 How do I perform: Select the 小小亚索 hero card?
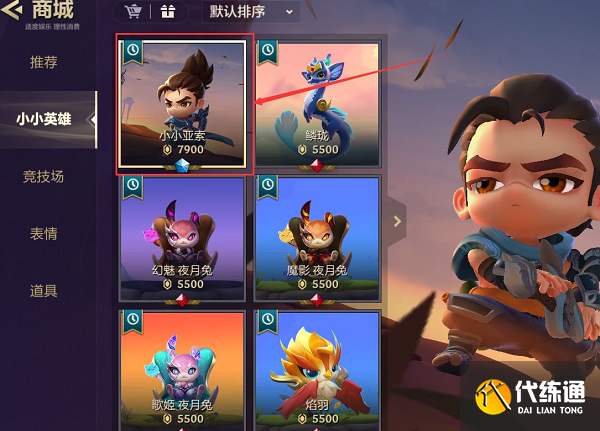[x=182, y=101]
